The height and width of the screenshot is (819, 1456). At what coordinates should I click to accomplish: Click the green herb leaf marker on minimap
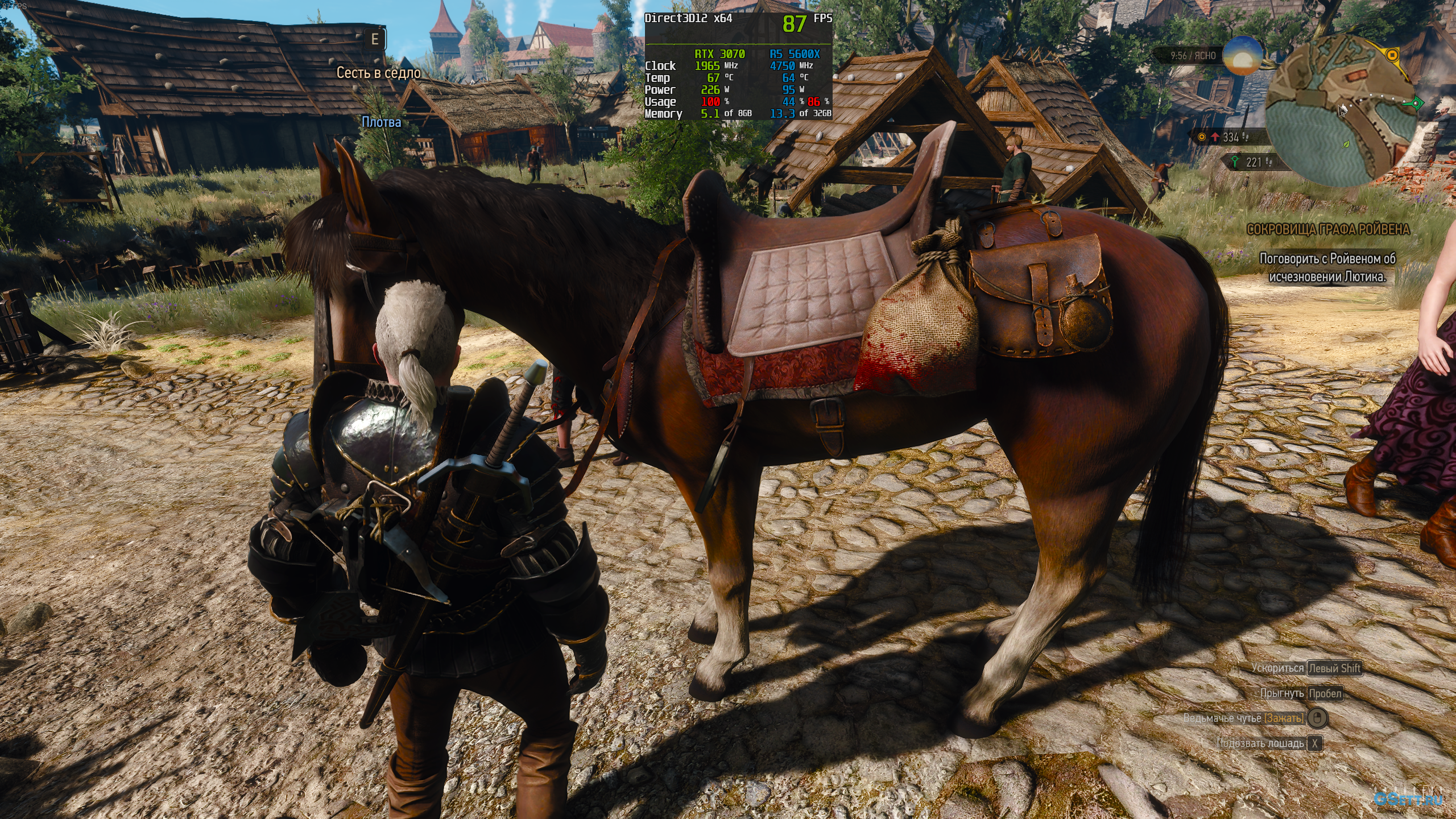point(1346,145)
